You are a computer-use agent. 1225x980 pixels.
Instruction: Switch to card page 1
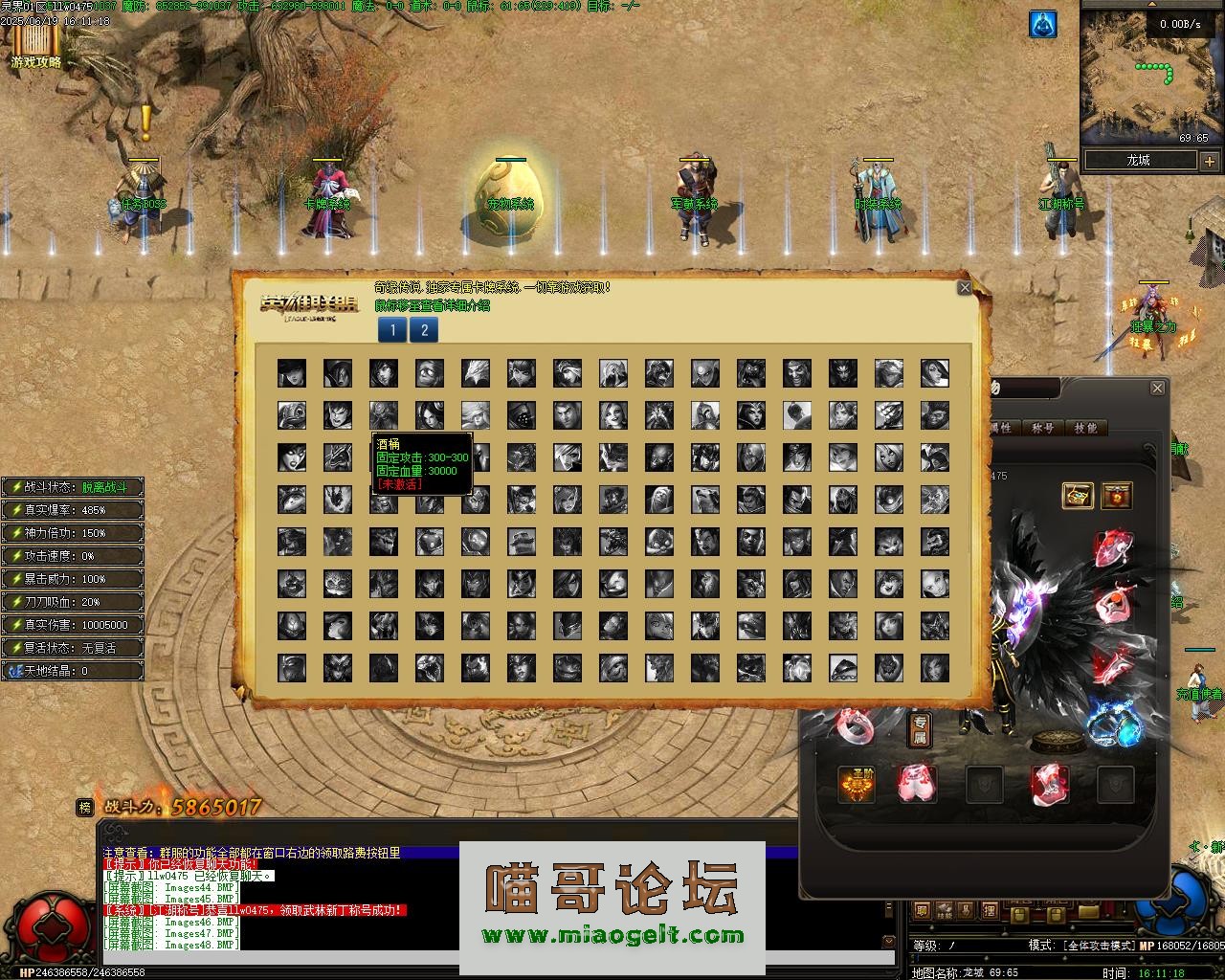392,330
